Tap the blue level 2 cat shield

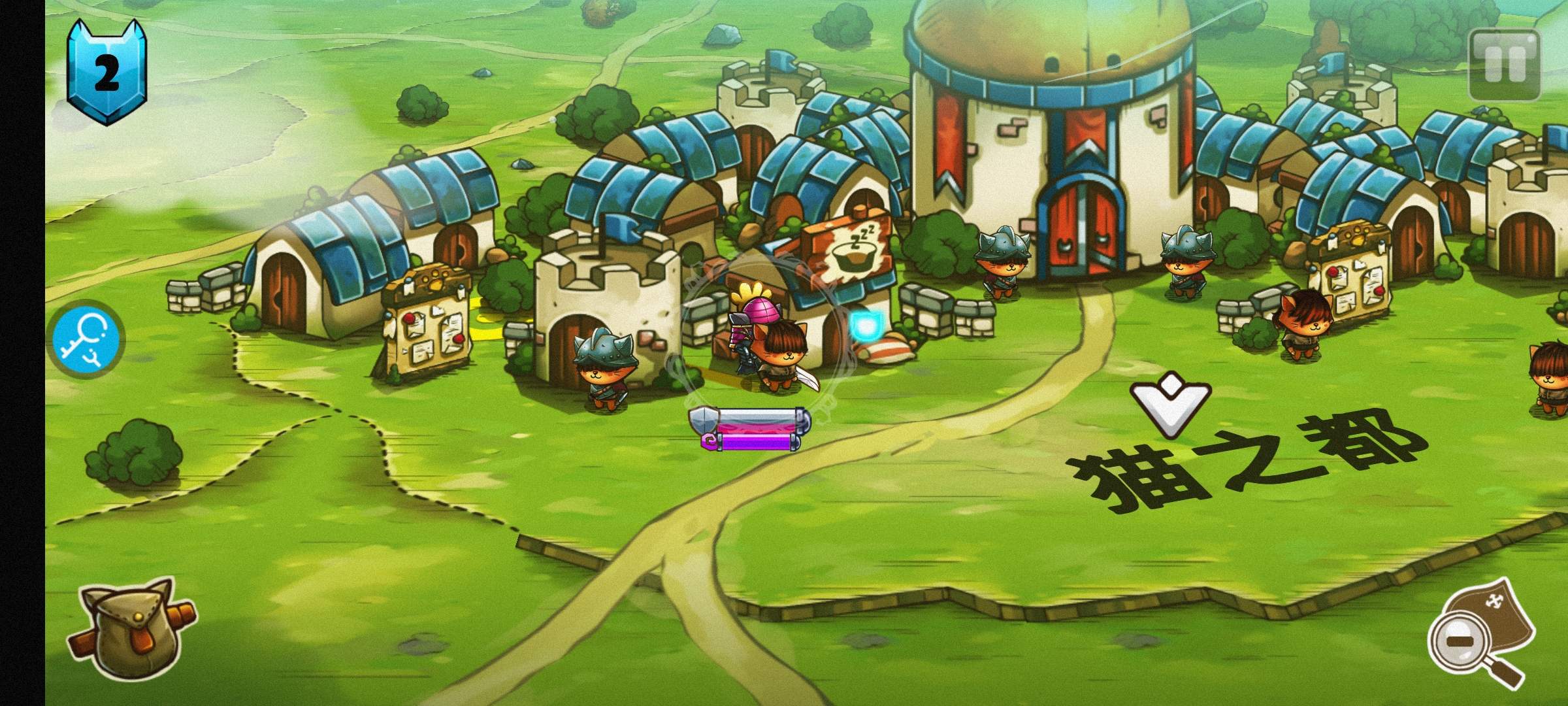pos(106,73)
